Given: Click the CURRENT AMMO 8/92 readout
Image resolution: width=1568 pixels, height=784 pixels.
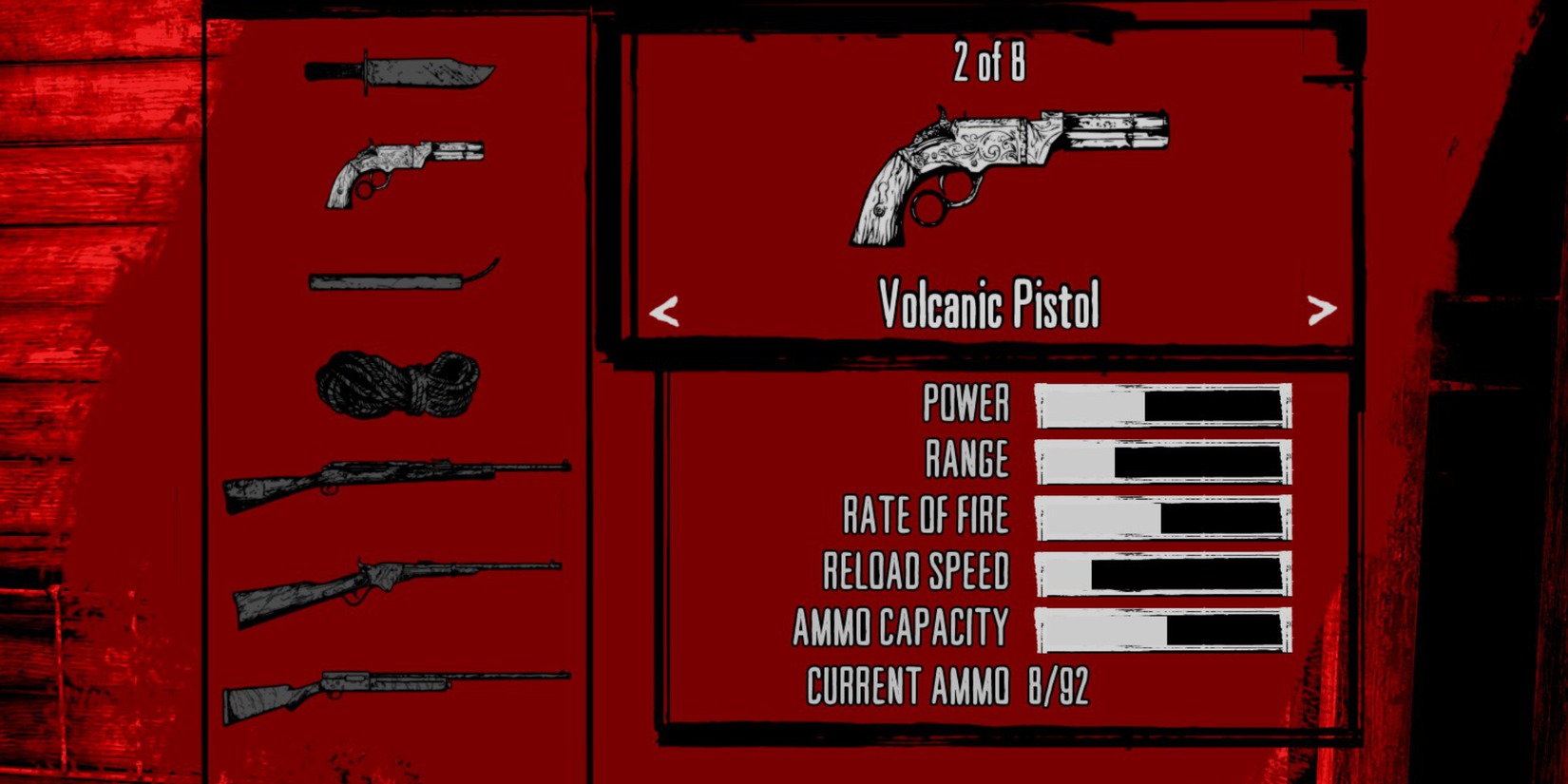Looking at the screenshot, I should pos(950,682).
